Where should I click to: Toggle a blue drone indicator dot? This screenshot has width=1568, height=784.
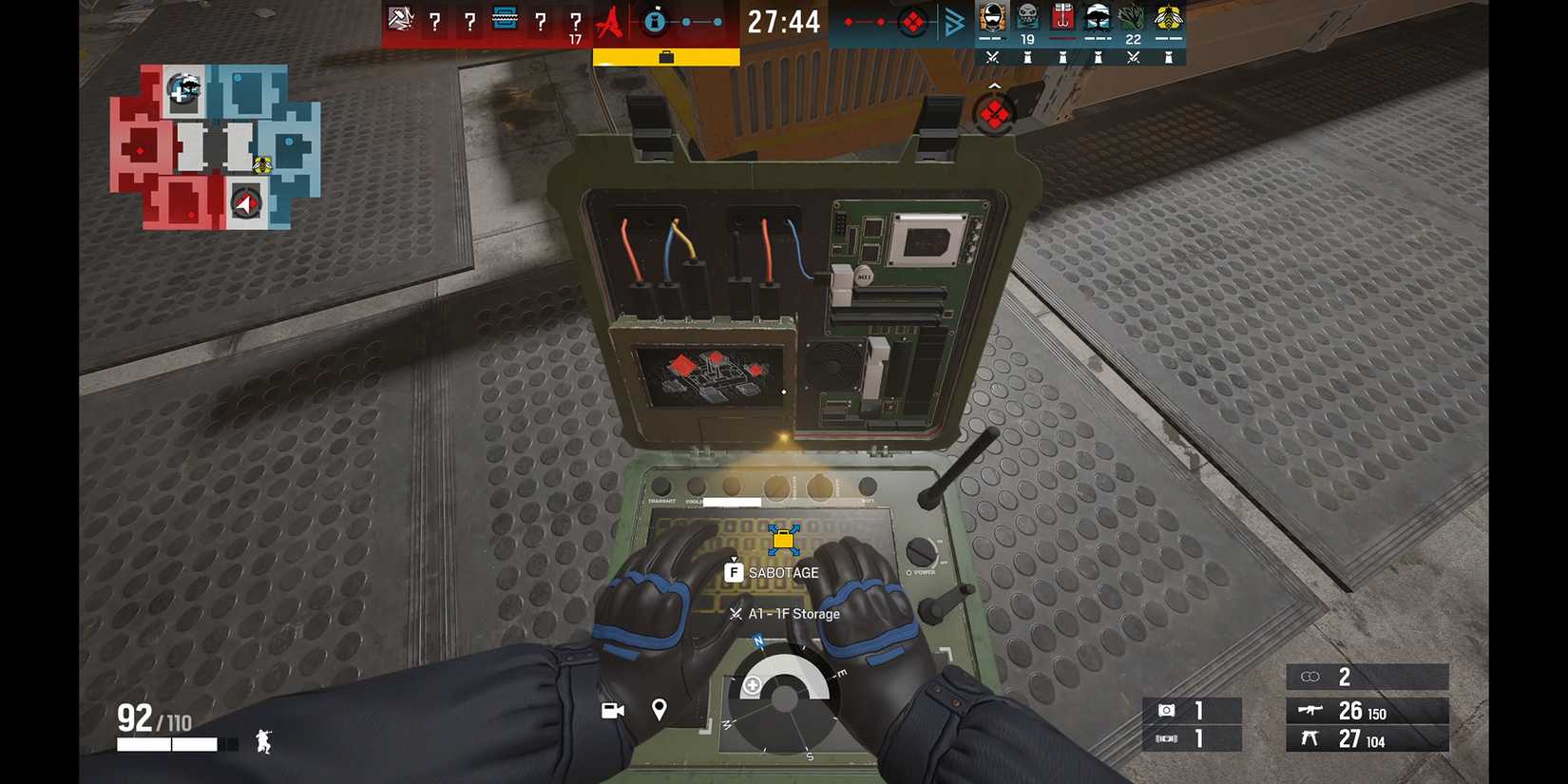685,21
